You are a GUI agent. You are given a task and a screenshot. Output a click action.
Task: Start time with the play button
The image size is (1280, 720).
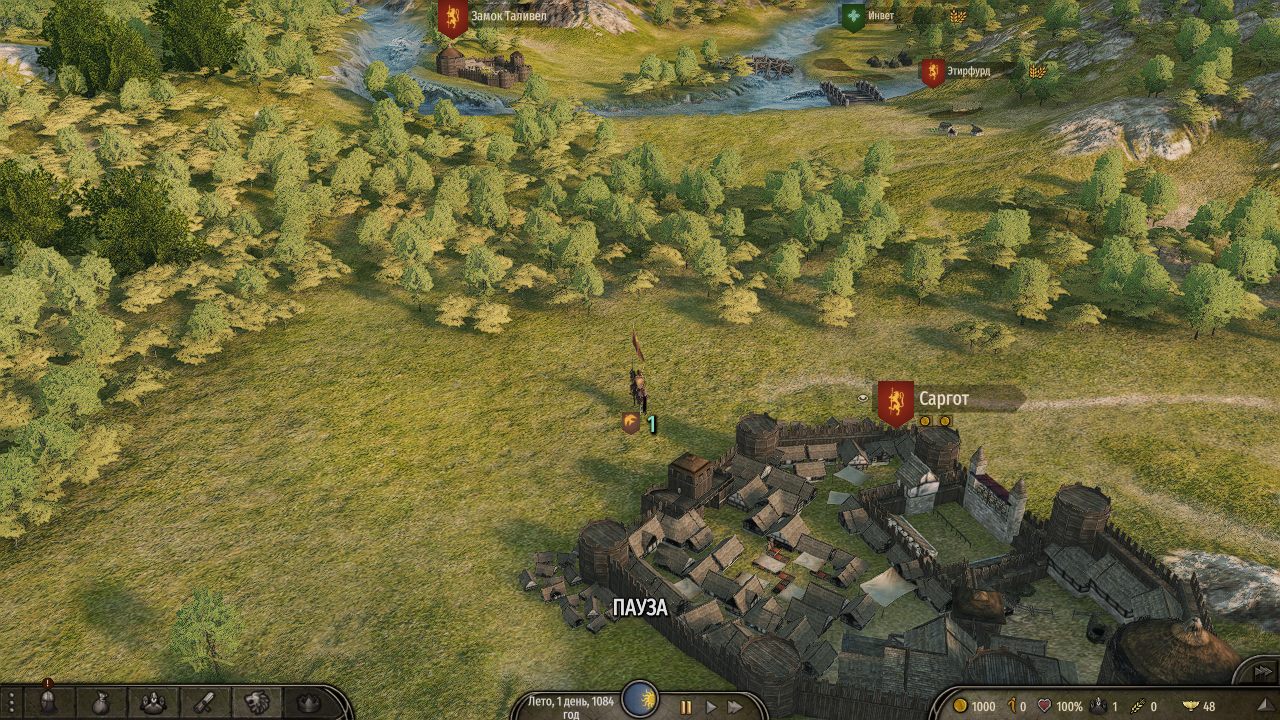tap(711, 707)
